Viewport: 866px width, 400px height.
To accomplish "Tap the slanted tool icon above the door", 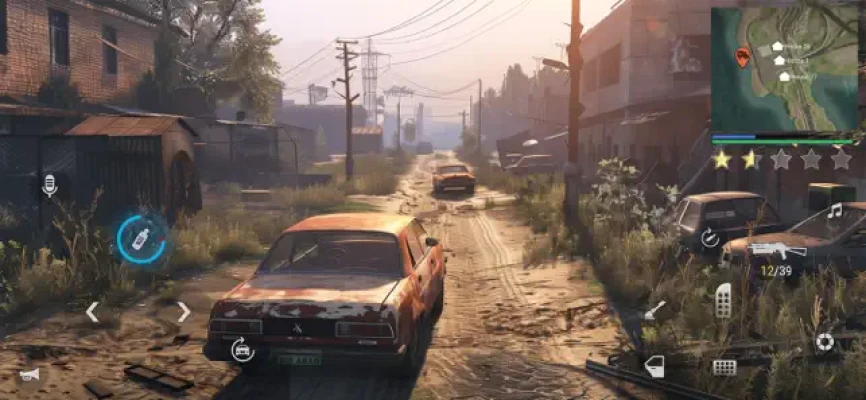I will [x=655, y=310].
